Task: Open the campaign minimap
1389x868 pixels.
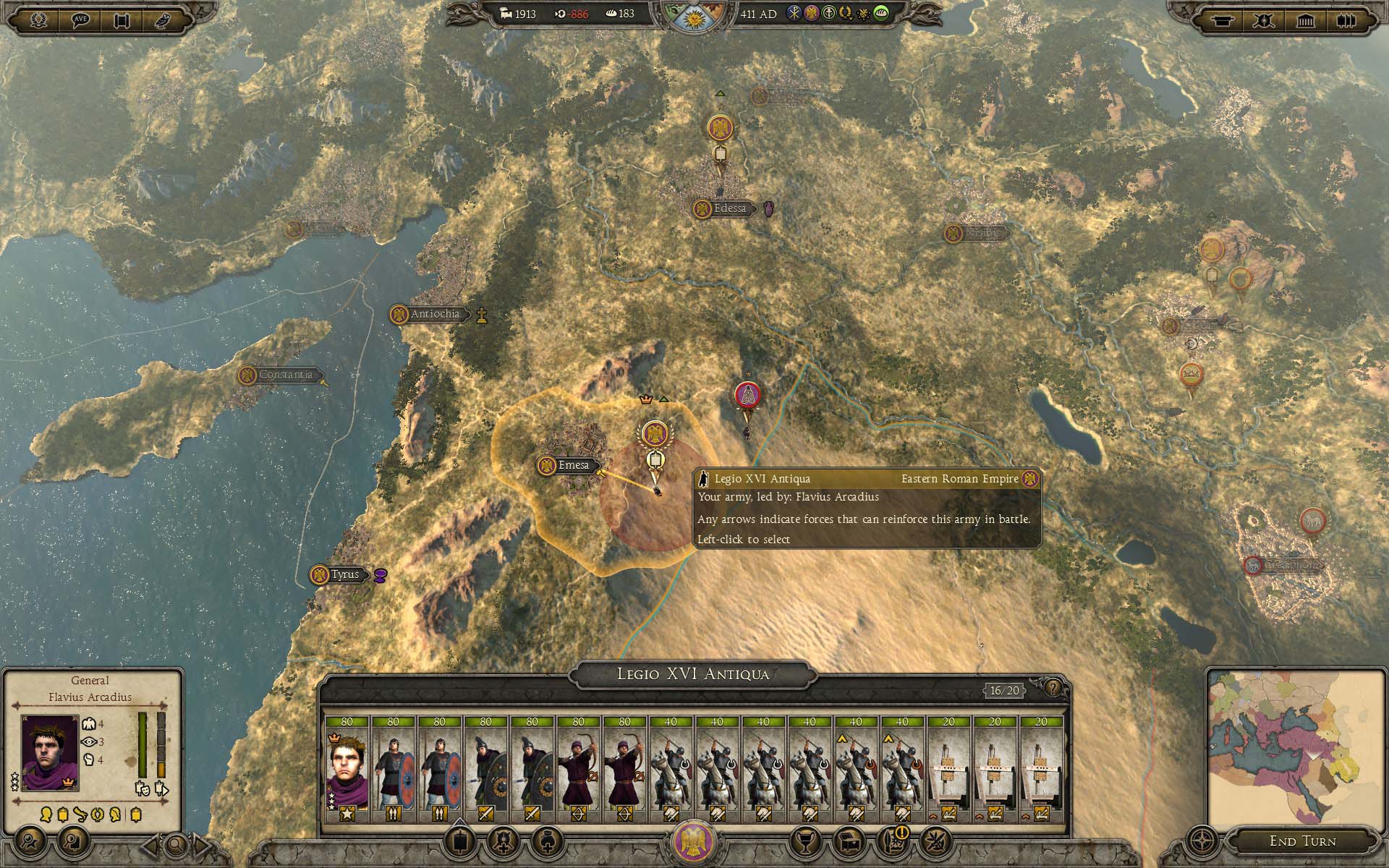Action: point(1296,750)
